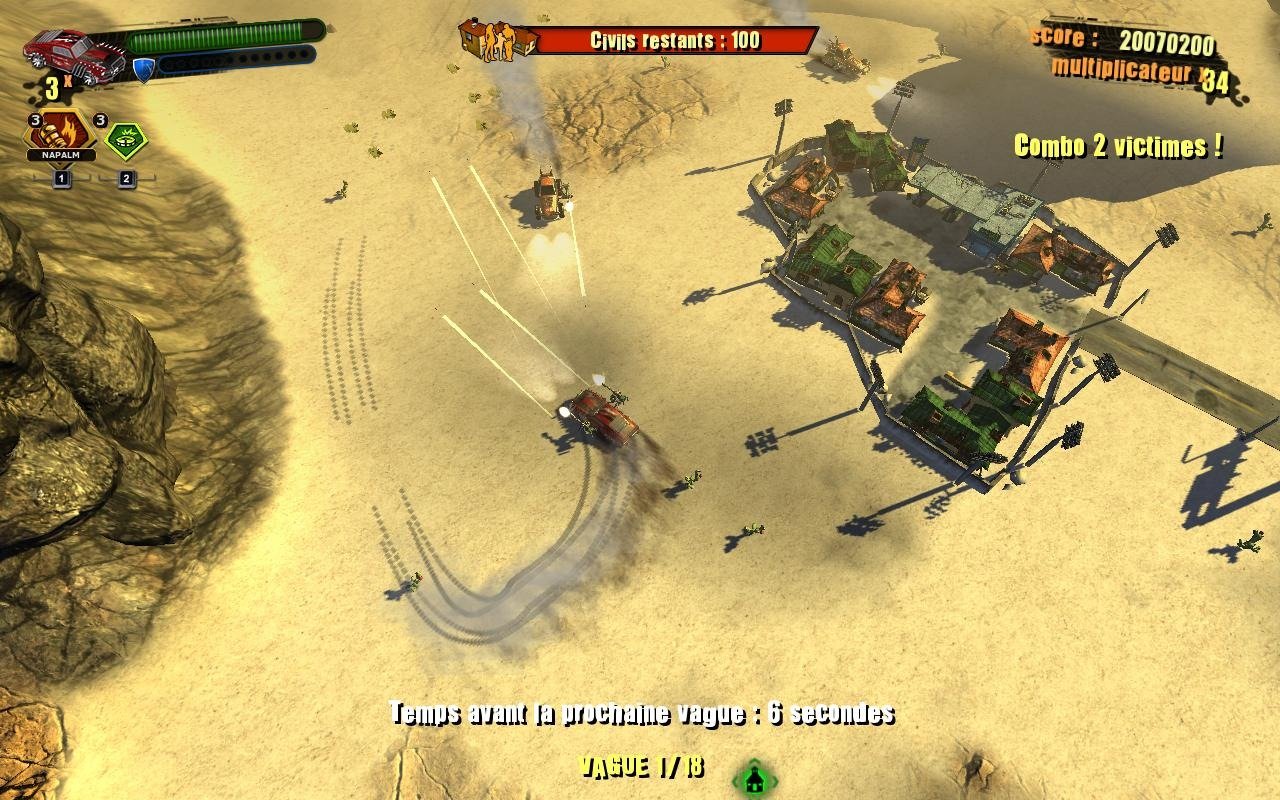Image resolution: width=1280 pixels, height=800 pixels.
Task: Select the green landmine ability icon
Action: click(x=127, y=140)
